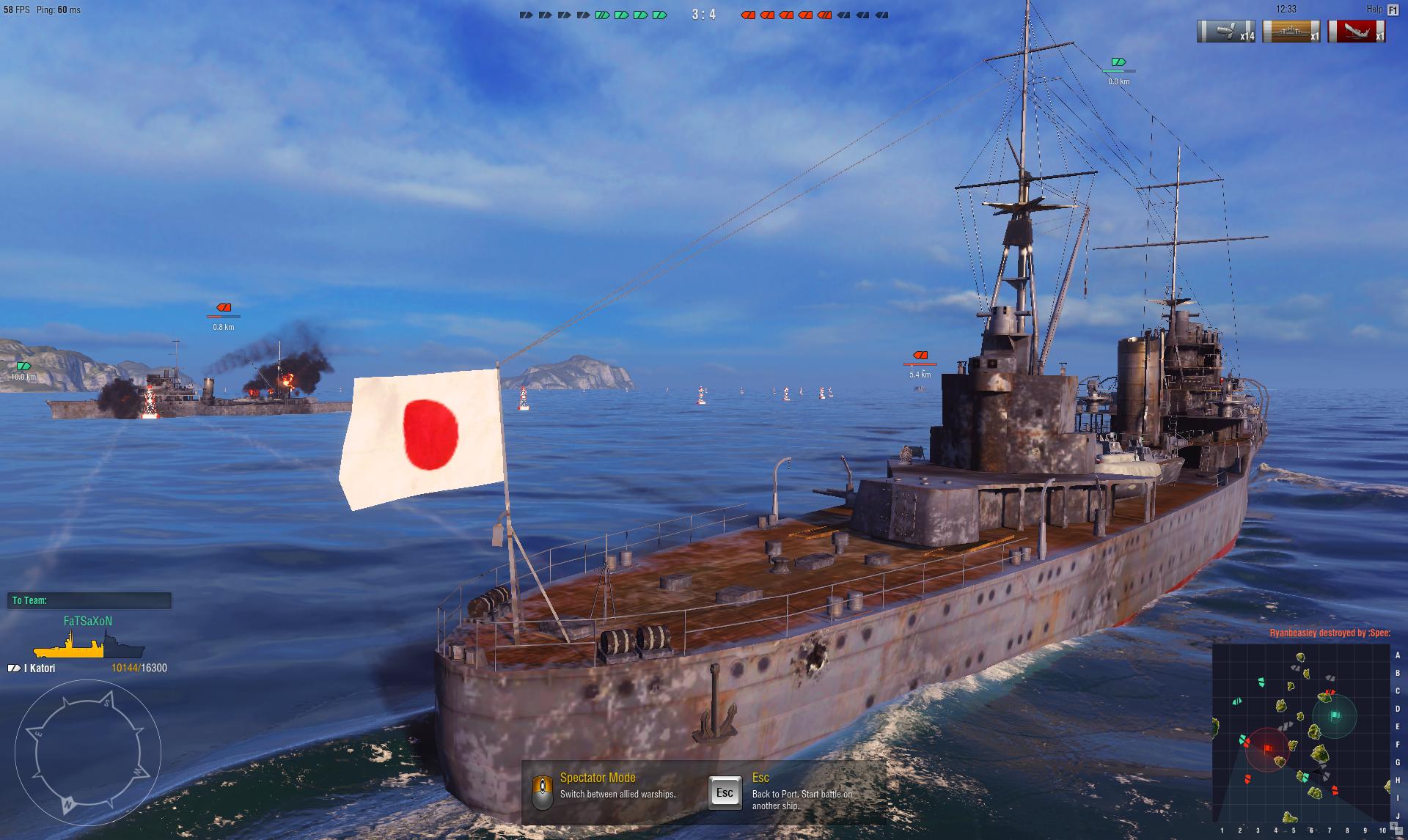Select the red enemy marker at 5.4 km
Screen dimensions: 1408x840
pyautogui.click(x=920, y=356)
